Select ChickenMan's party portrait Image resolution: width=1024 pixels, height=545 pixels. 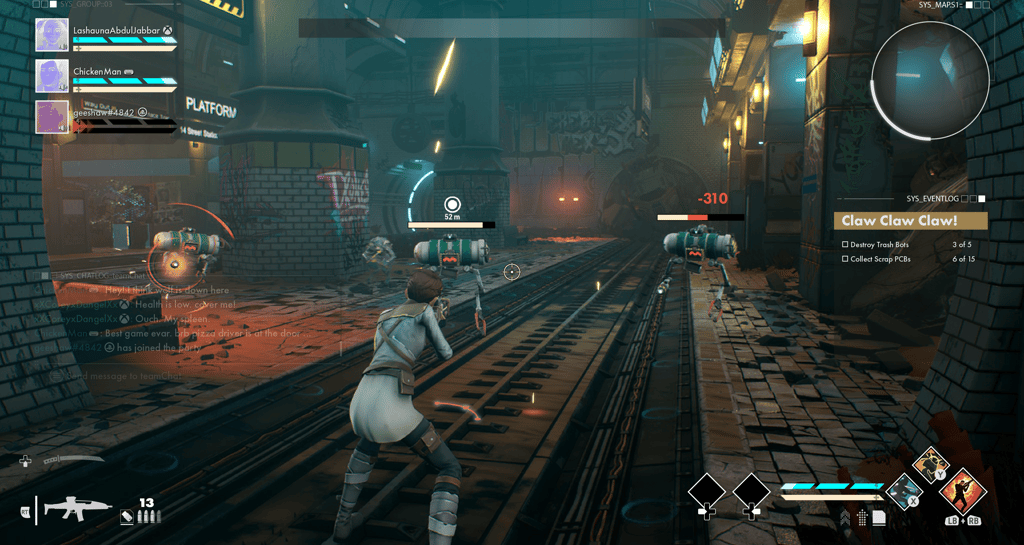click(x=52, y=76)
